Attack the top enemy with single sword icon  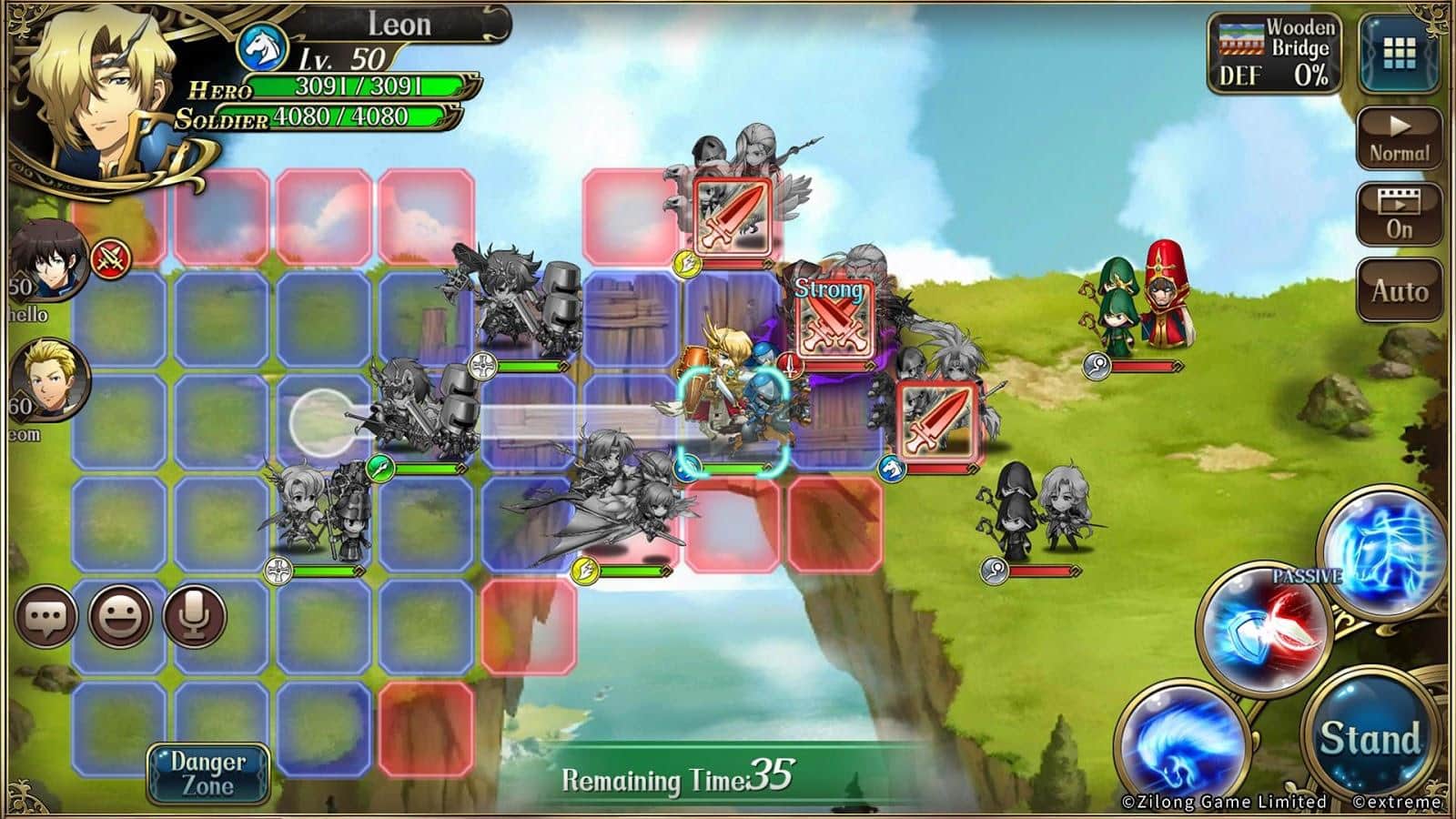point(733,217)
